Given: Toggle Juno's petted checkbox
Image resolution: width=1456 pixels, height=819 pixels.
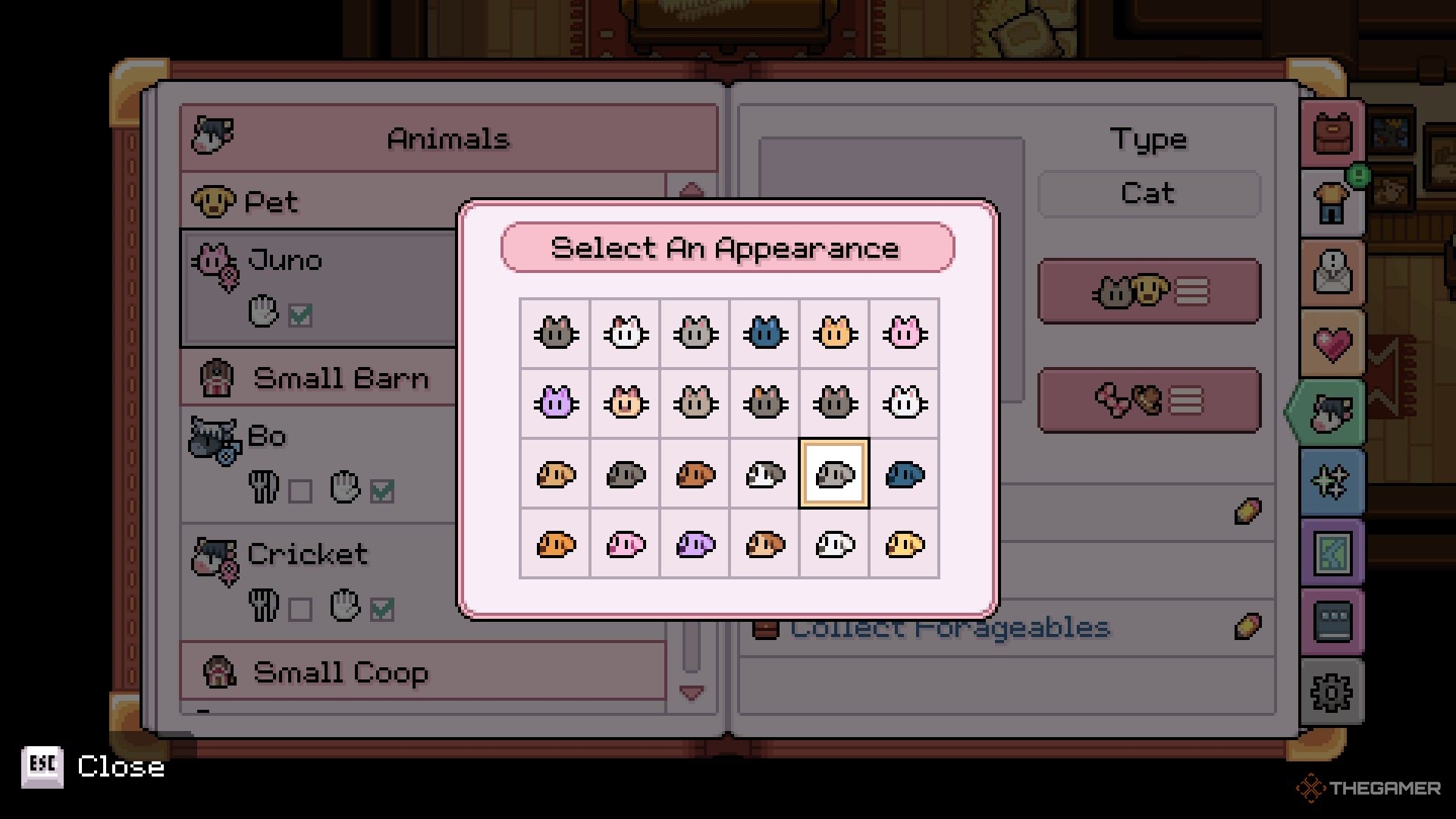Looking at the screenshot, I should point(300,314).
